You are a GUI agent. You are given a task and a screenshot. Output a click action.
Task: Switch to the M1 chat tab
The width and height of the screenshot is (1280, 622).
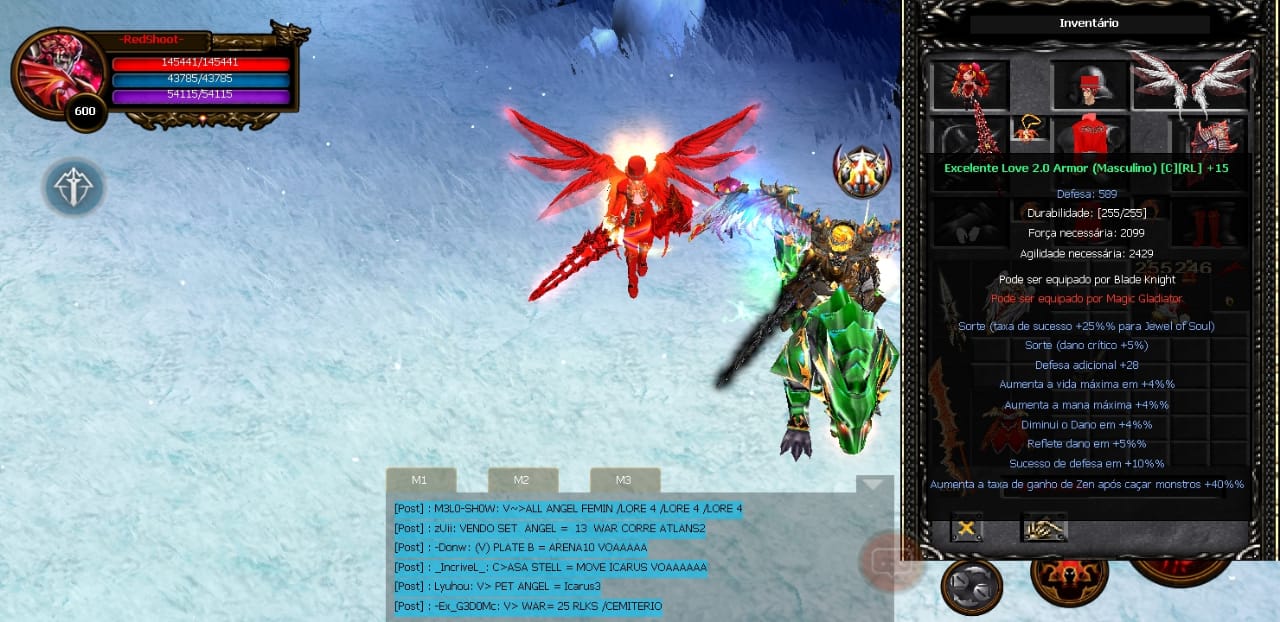420,480
